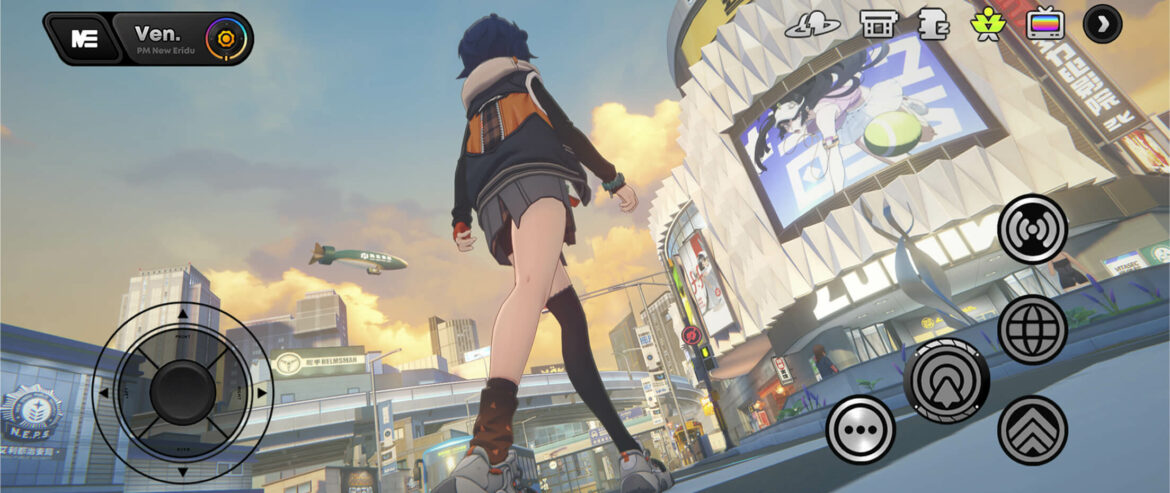
Task: Open the ringed planet icon
Action: [812, 25]
